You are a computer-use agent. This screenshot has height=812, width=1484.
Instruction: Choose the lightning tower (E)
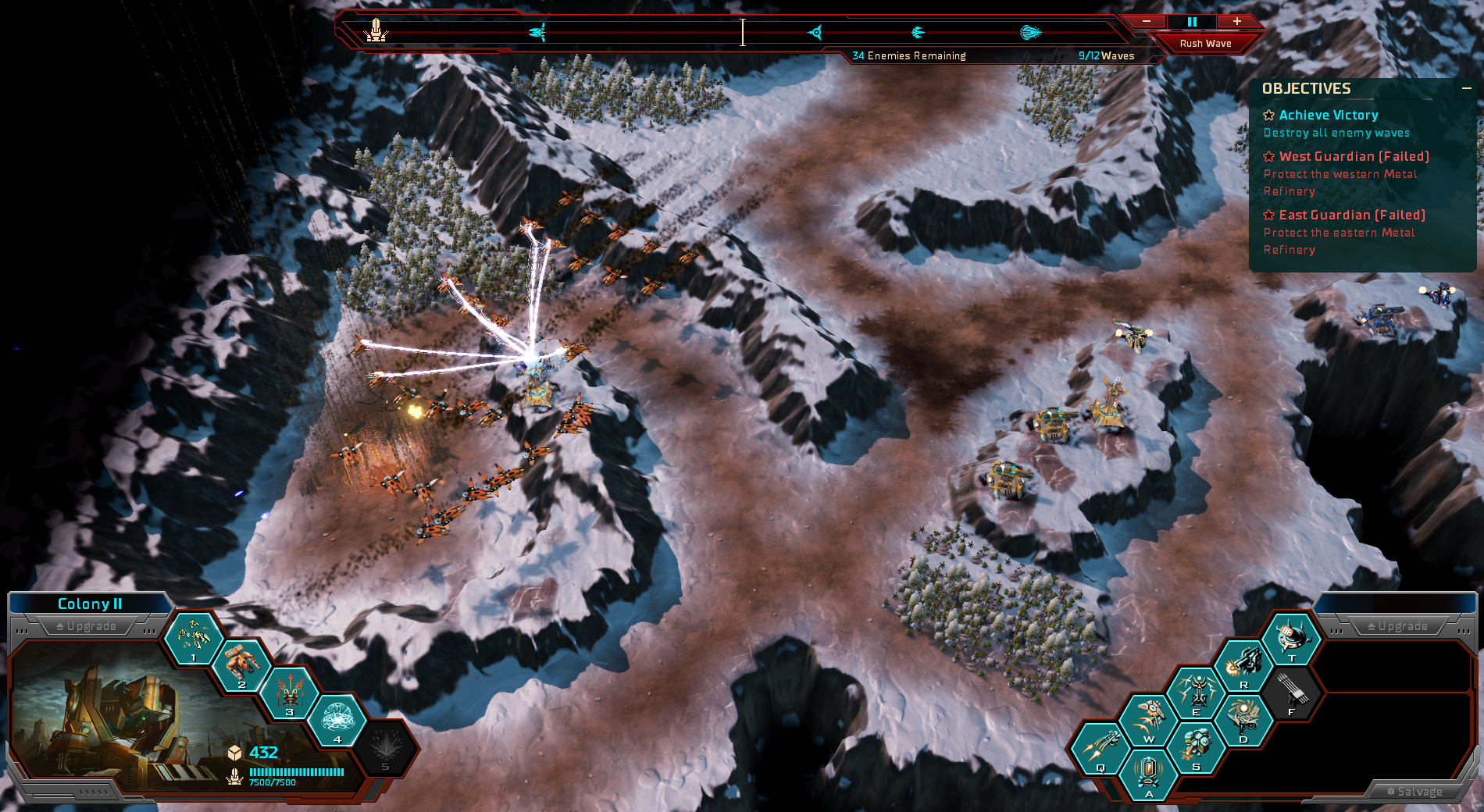tap(1196, 692)
